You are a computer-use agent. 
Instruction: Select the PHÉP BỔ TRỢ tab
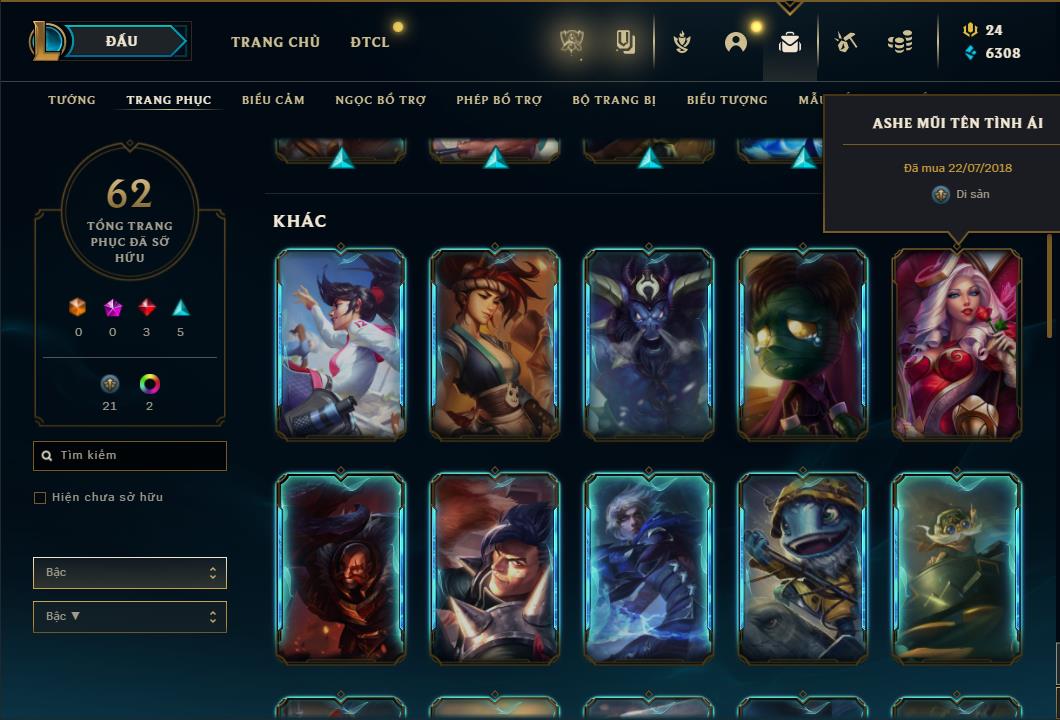tap(499, 100)
